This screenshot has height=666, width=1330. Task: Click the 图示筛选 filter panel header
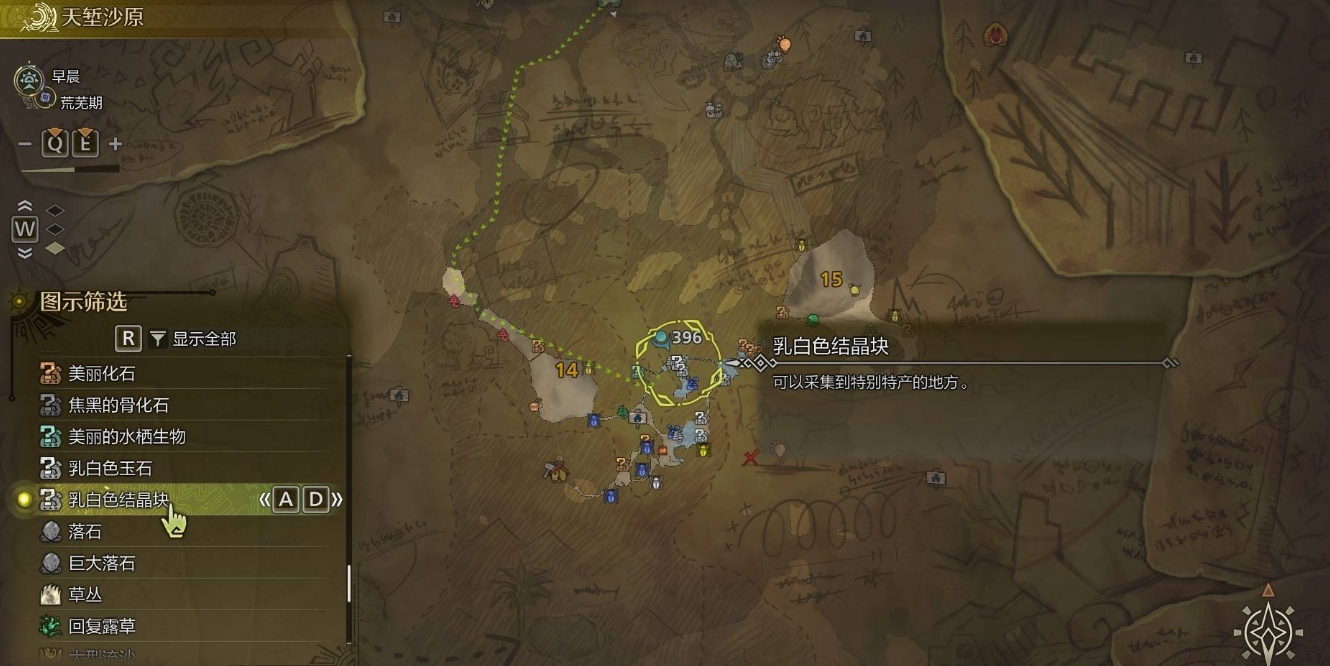[x=83, y=302]
